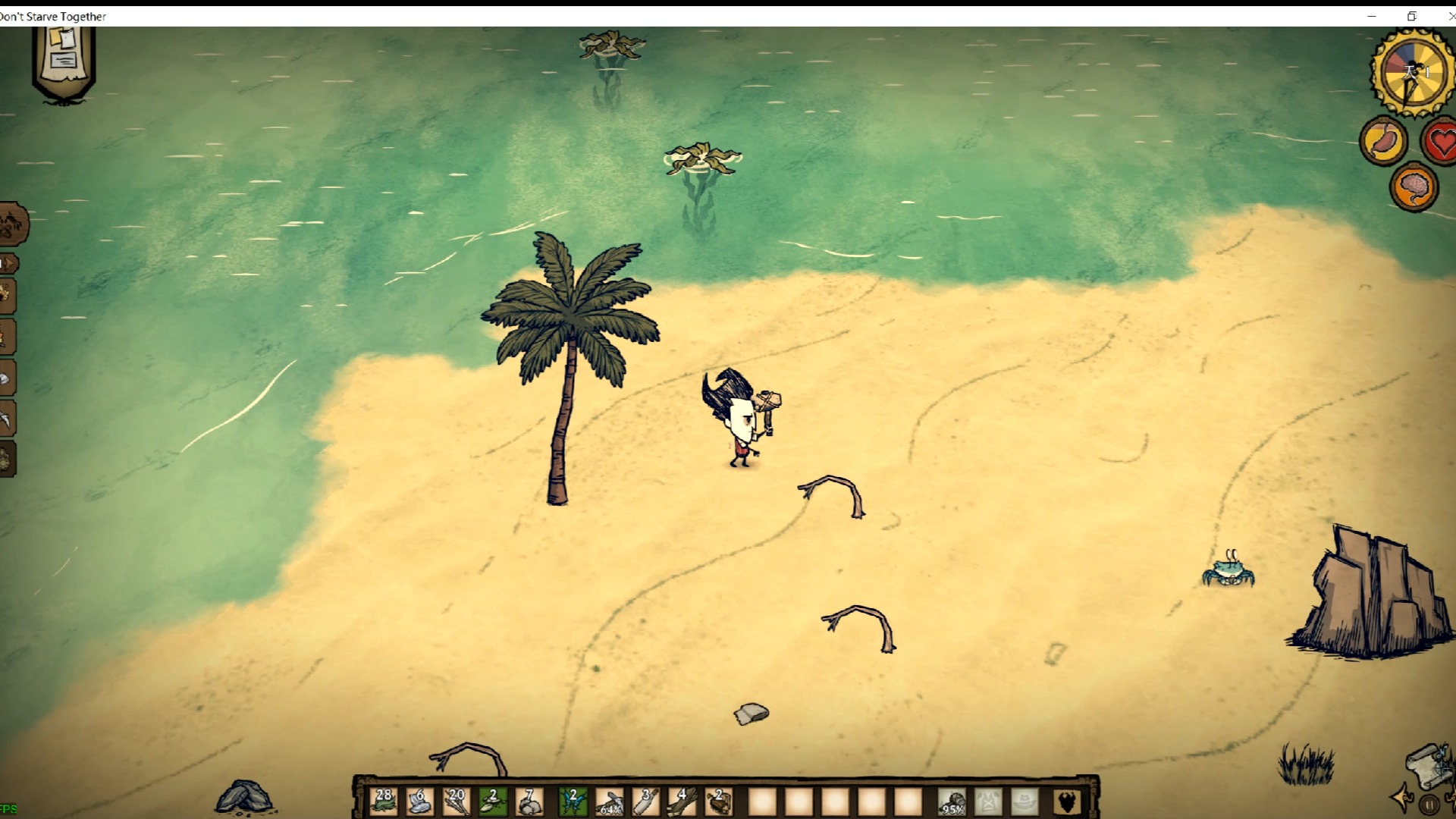Check the sanity brain meter

[x=1414, y=186]
